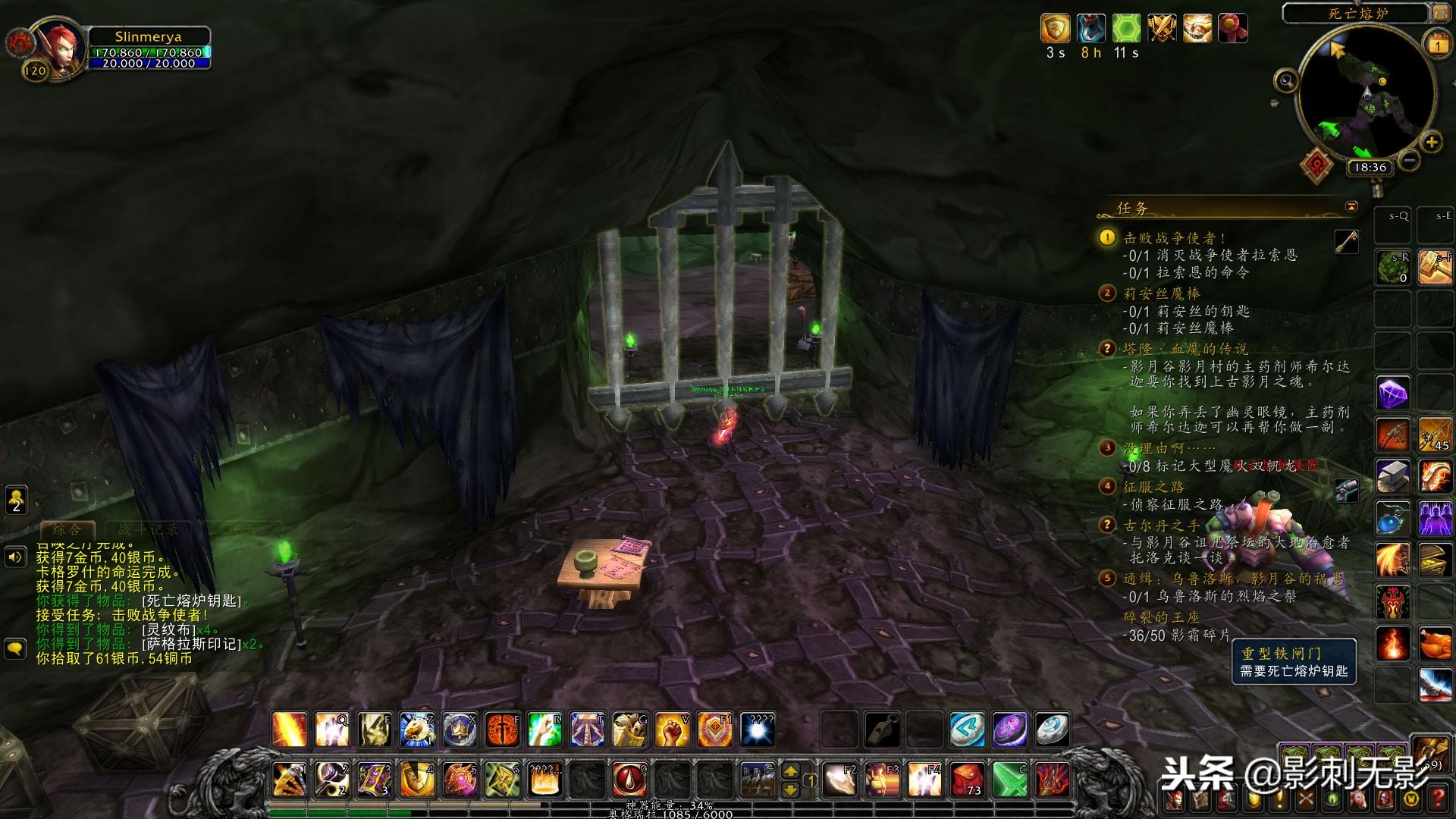Viewport: 1456px width, 819px height.
Task: Activate the red blood drop ability
Action: [x=629, y=779]
